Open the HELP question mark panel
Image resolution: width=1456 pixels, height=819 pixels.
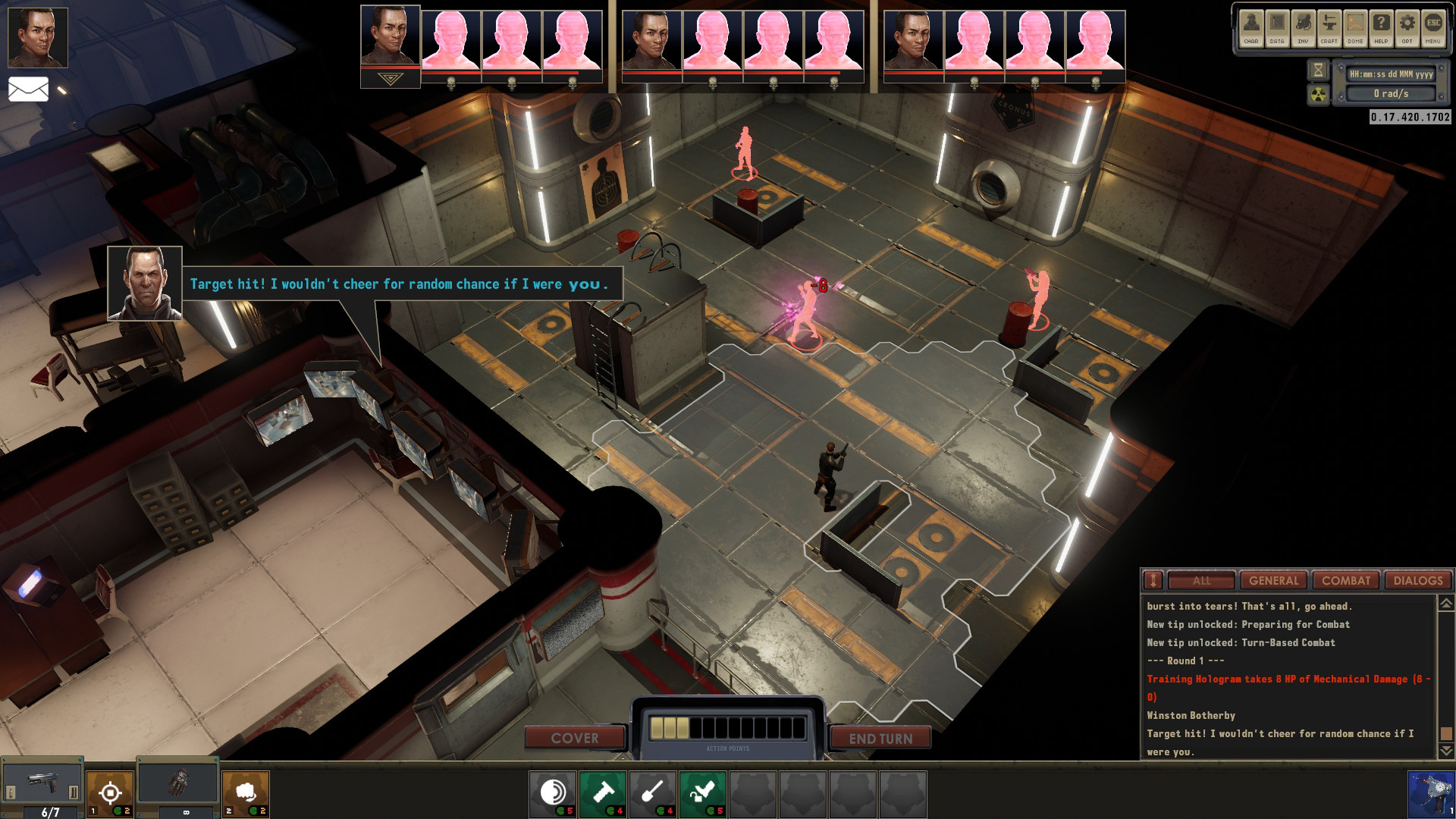coord(1382,28)
